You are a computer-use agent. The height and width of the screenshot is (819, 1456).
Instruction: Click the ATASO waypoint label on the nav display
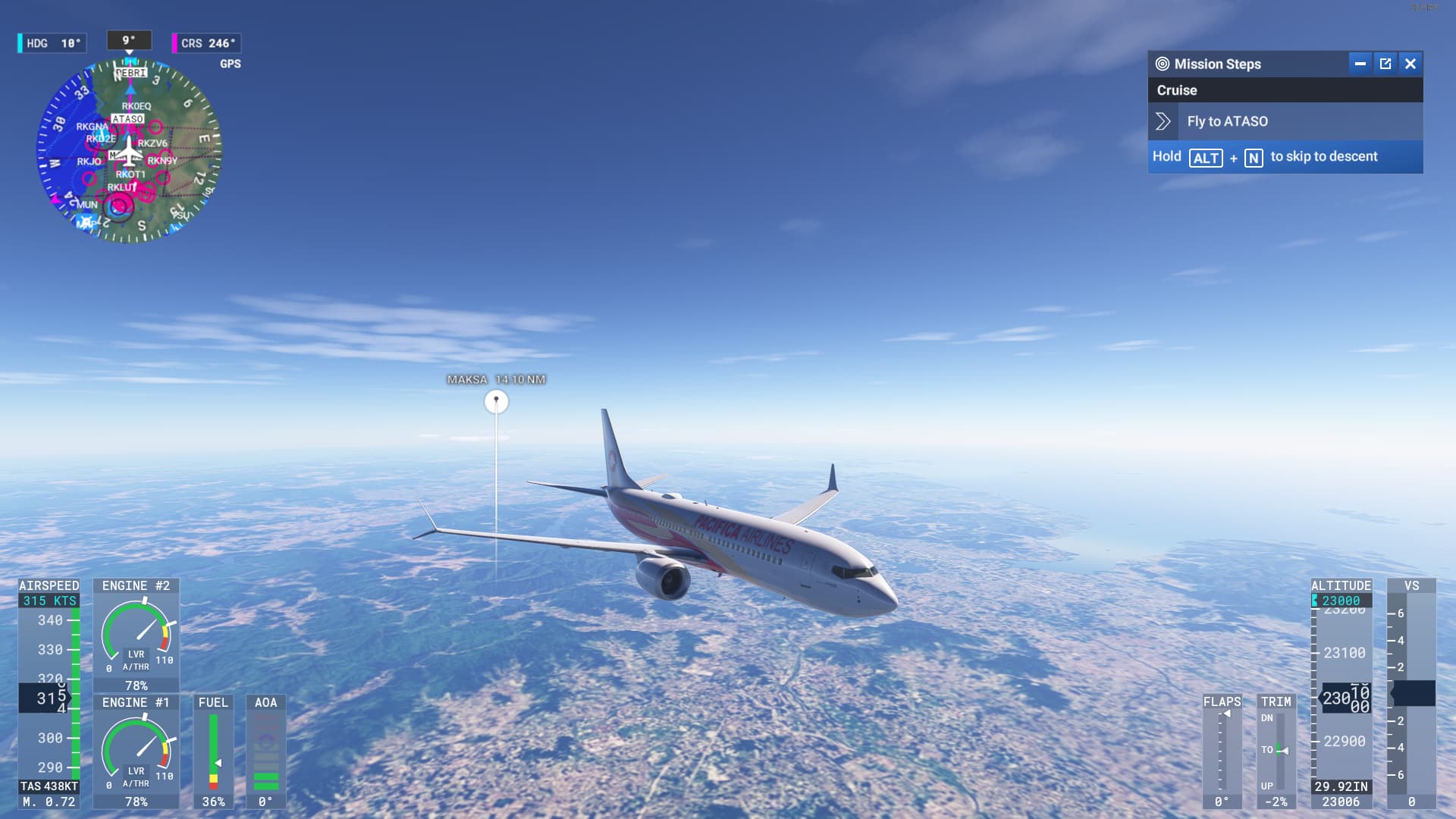click(x=128, y=119)
